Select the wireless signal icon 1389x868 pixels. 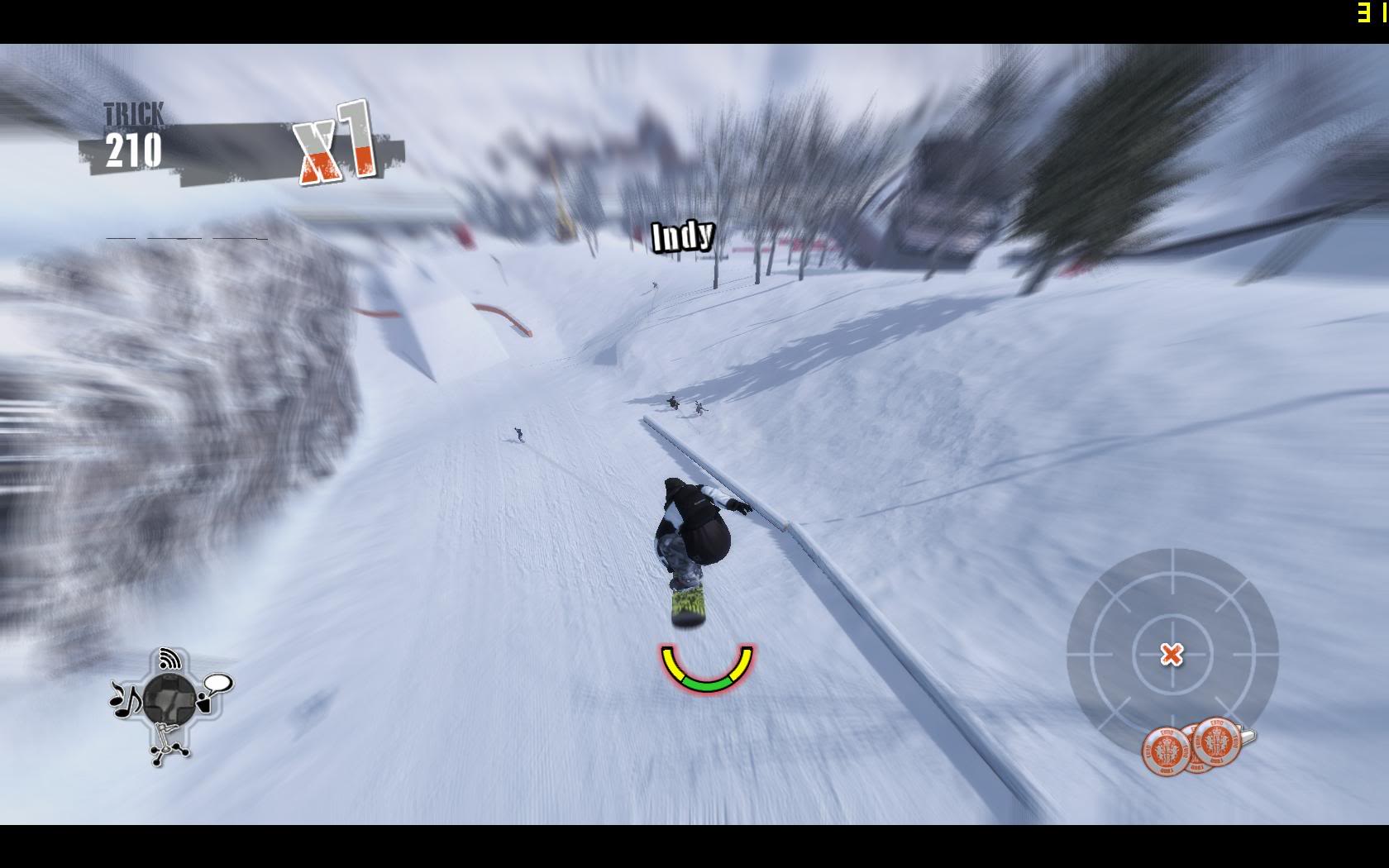pyautogui.click(x=171, y=659)
